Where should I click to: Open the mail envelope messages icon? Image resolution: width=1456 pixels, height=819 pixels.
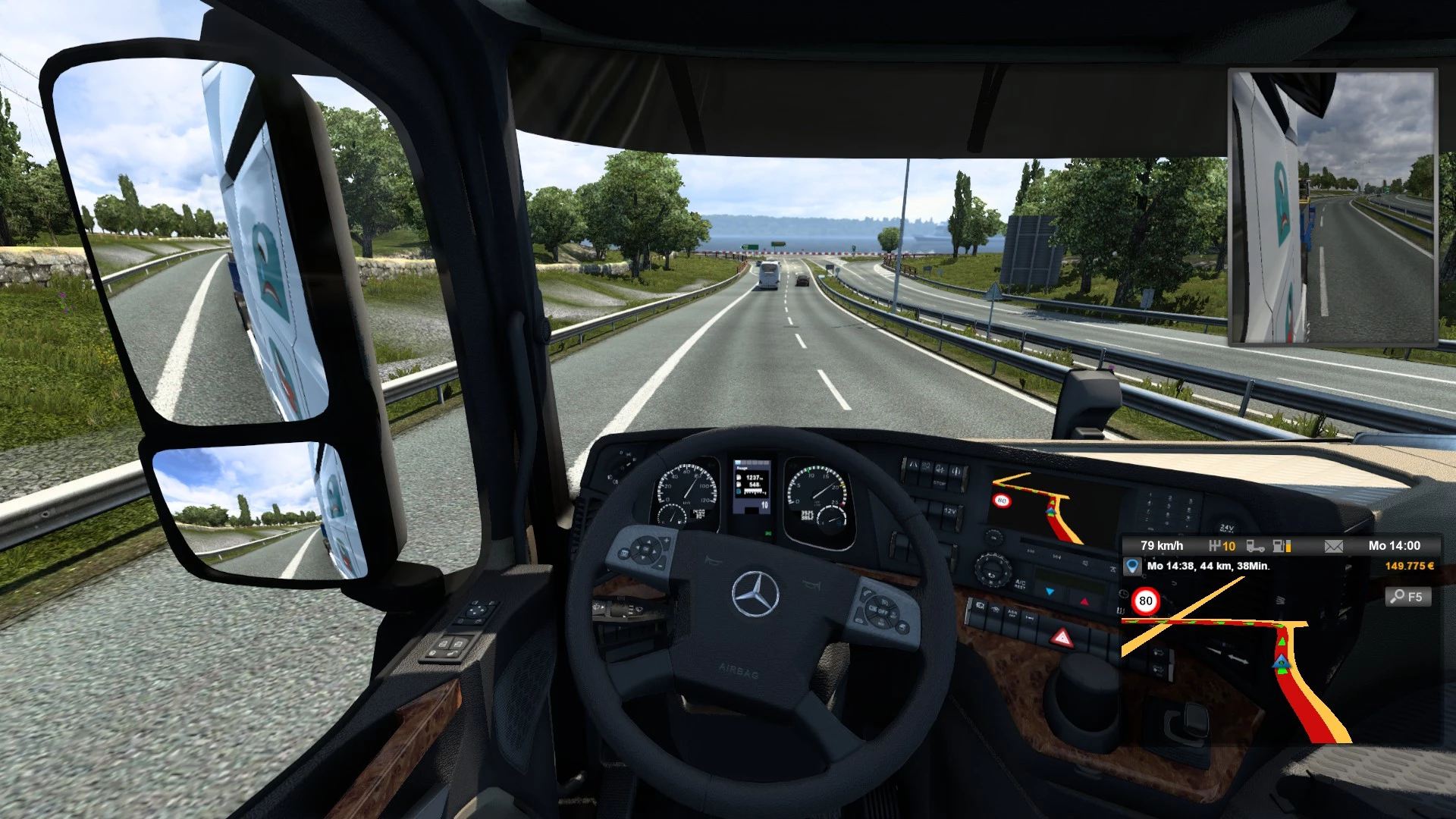1333,546
